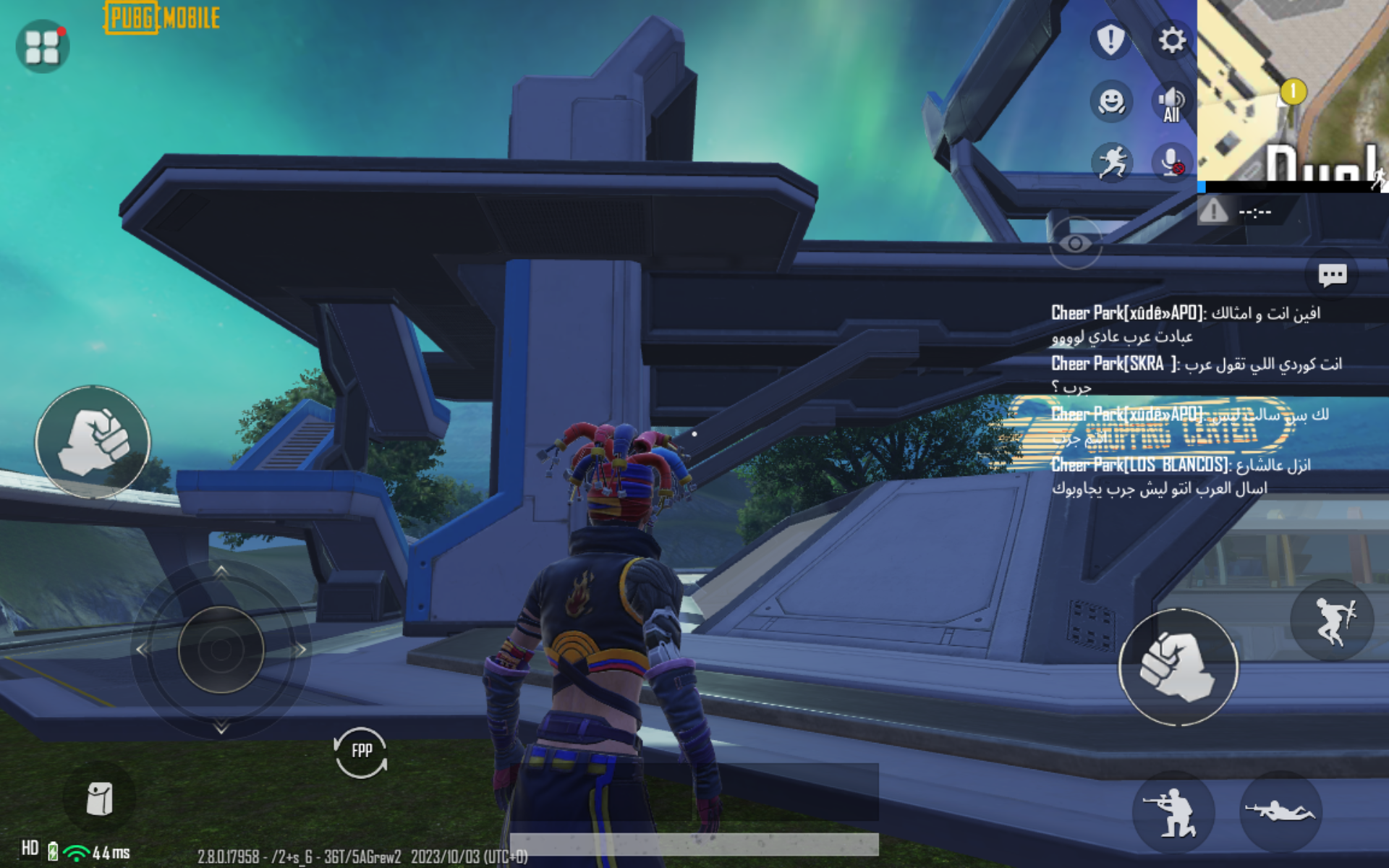Toggle the All voice speaker channel
1389x868 pixels.
point(1171,103)
